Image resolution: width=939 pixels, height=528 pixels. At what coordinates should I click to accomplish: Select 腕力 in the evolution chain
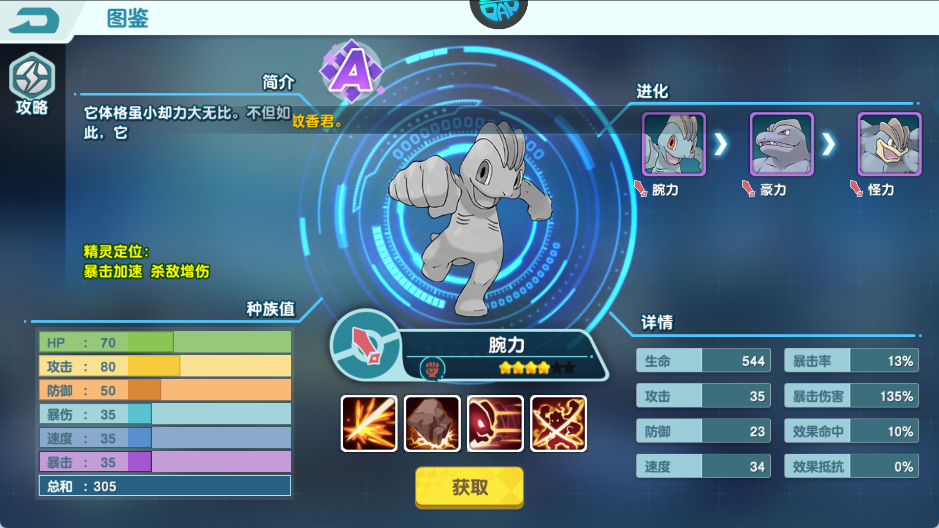(674, 144)
